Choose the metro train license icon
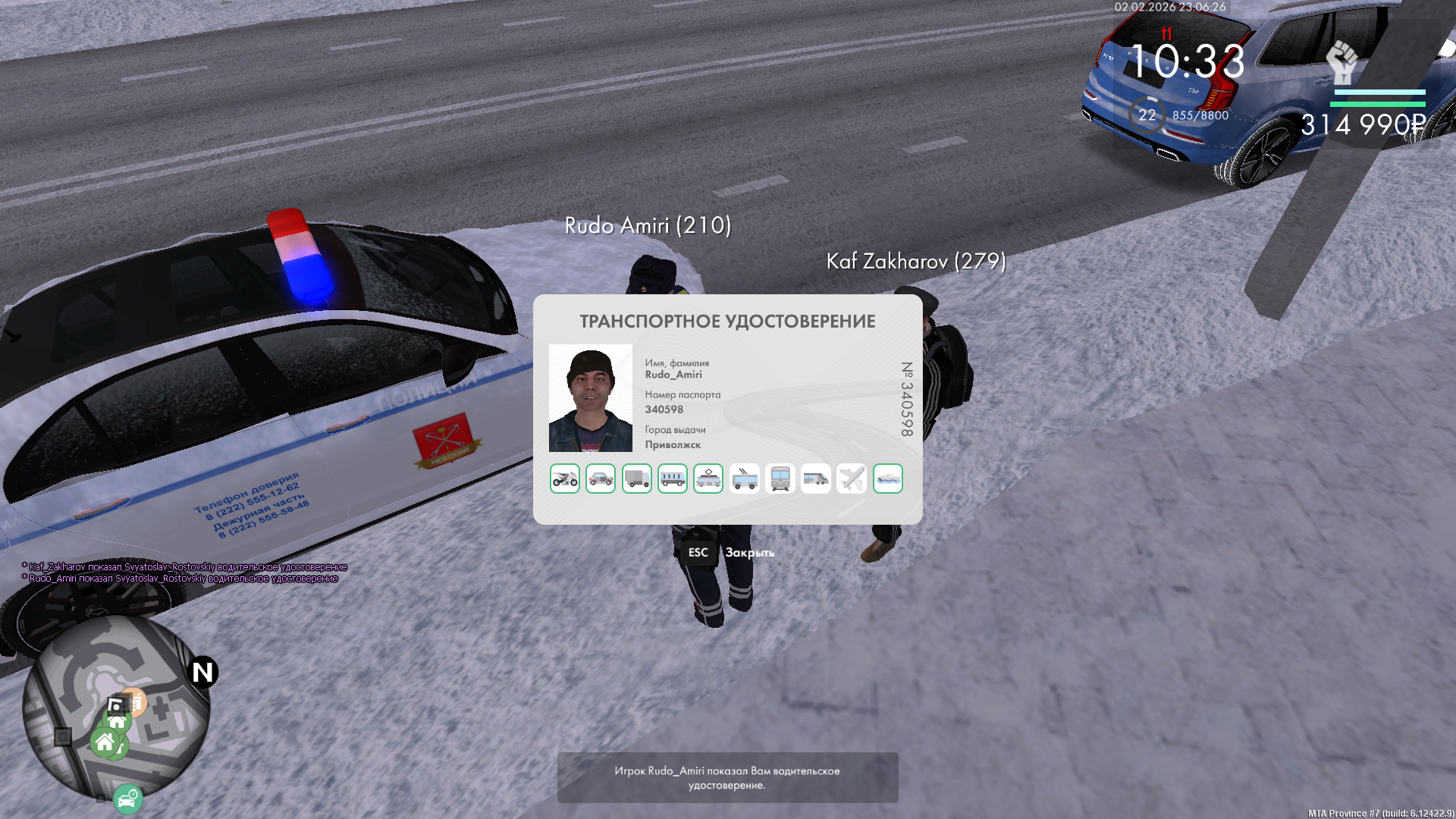1456x819 pixels. [780, 479]
